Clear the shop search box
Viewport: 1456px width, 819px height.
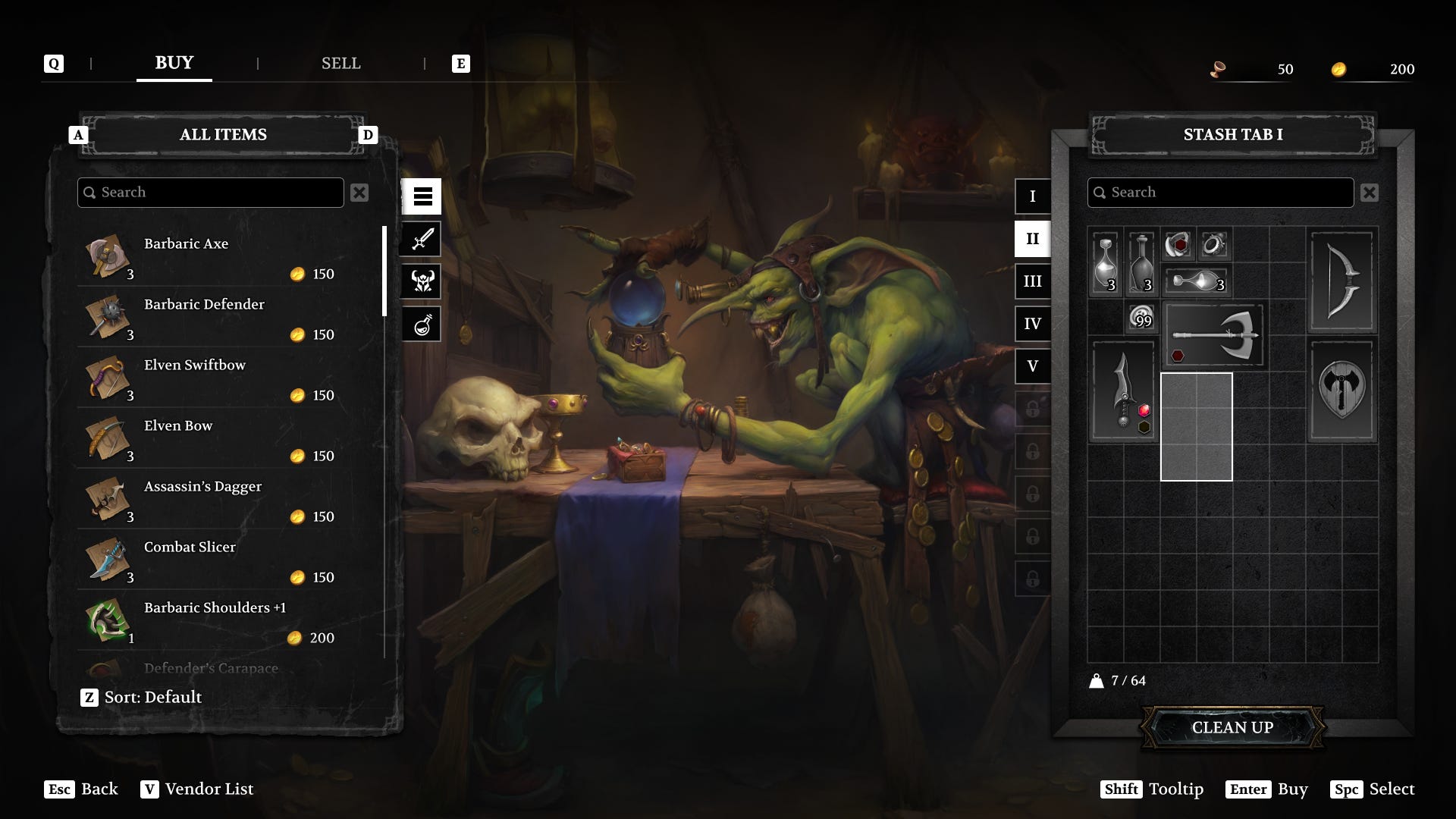tap(359, 193)
